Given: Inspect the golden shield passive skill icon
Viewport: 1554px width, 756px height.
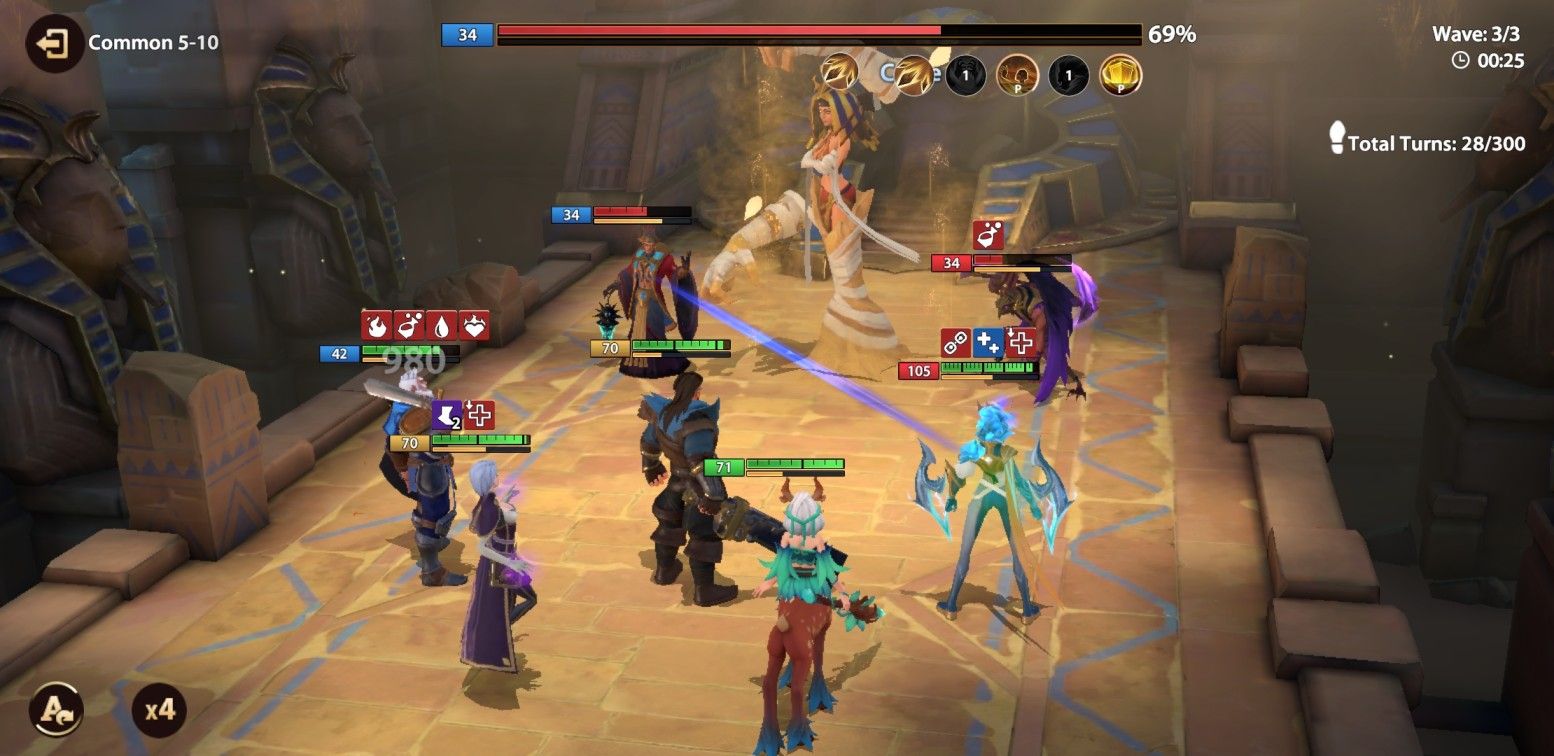Looking at the screenshot, I should pyautogui.click(x=1120, y=75).
